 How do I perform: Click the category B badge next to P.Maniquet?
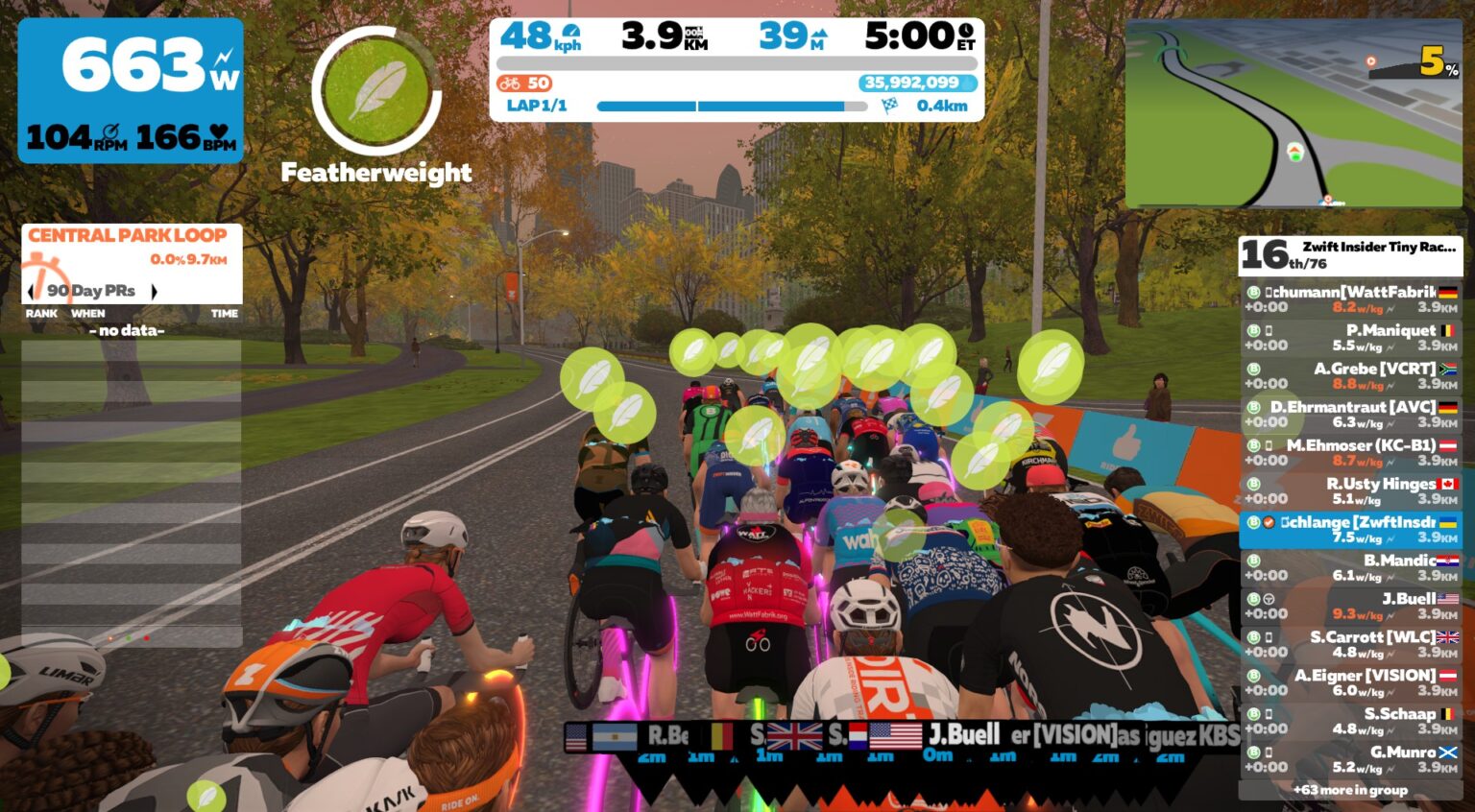point(1252,330)
